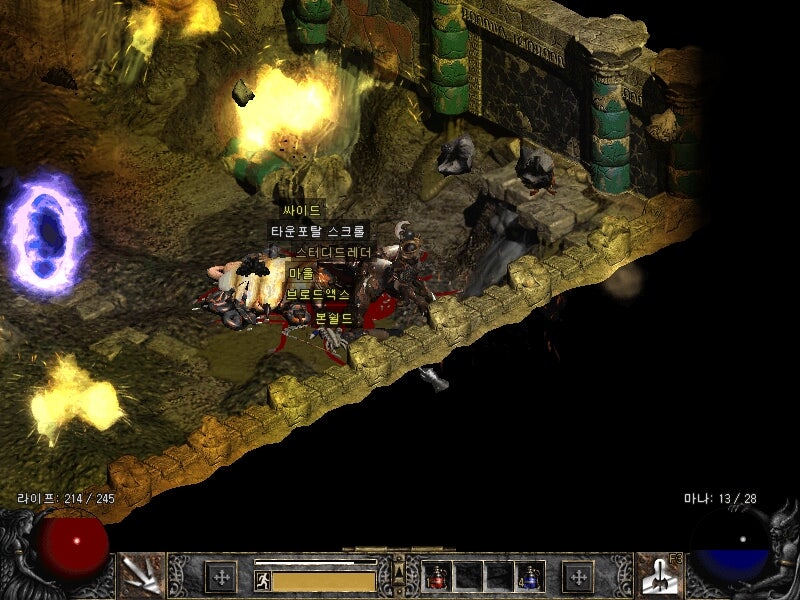This screenshot has width=800, height=600.
Task: Collect the 본윌드 item label
Action: click(x=334, y=317)
